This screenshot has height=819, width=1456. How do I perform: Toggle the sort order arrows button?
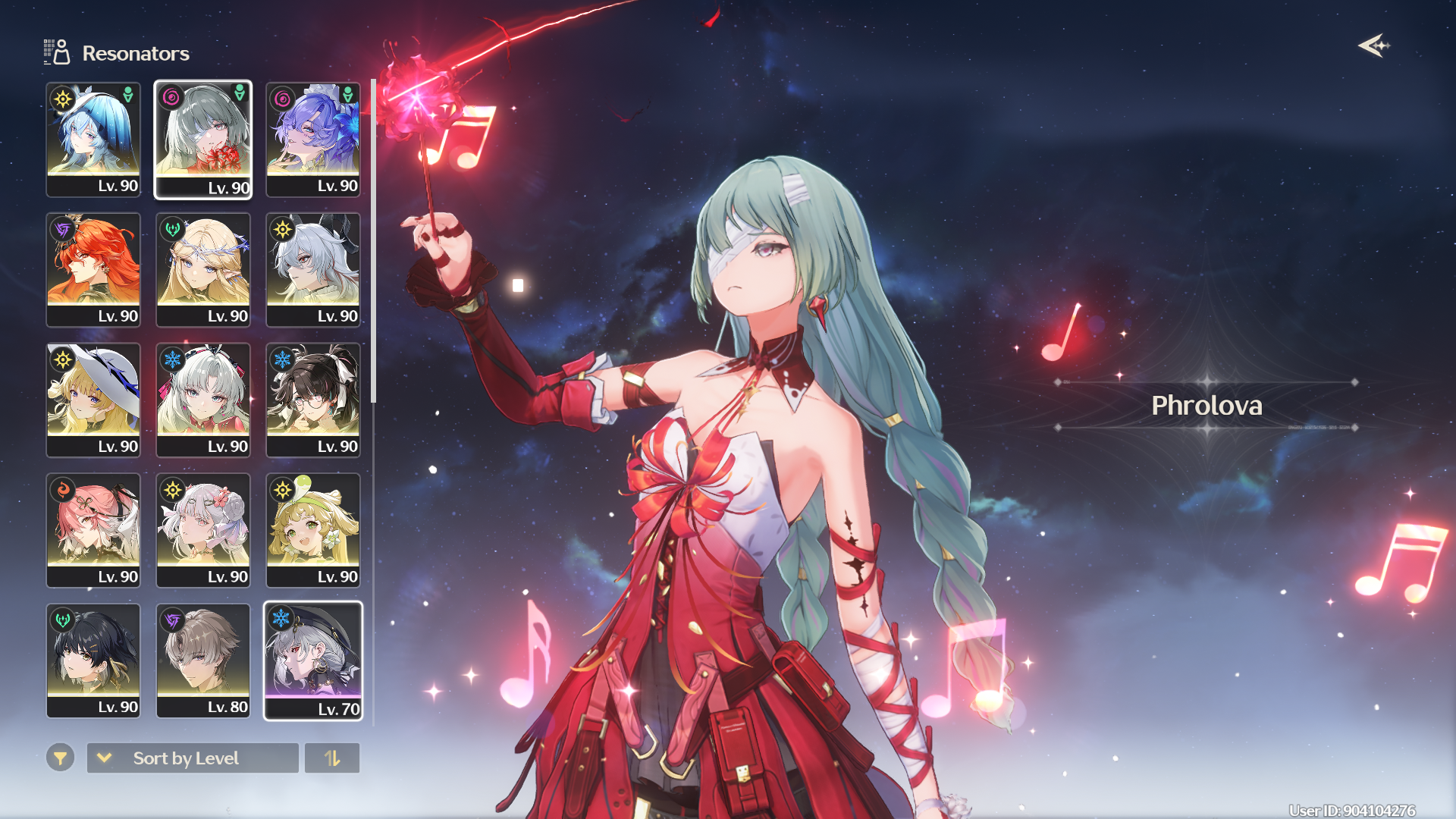tap(332, 758)
